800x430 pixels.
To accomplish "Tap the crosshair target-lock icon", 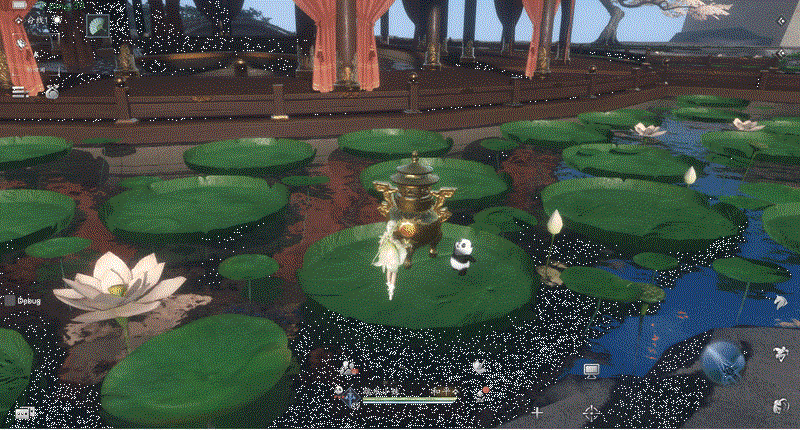I will pos(591,412).
